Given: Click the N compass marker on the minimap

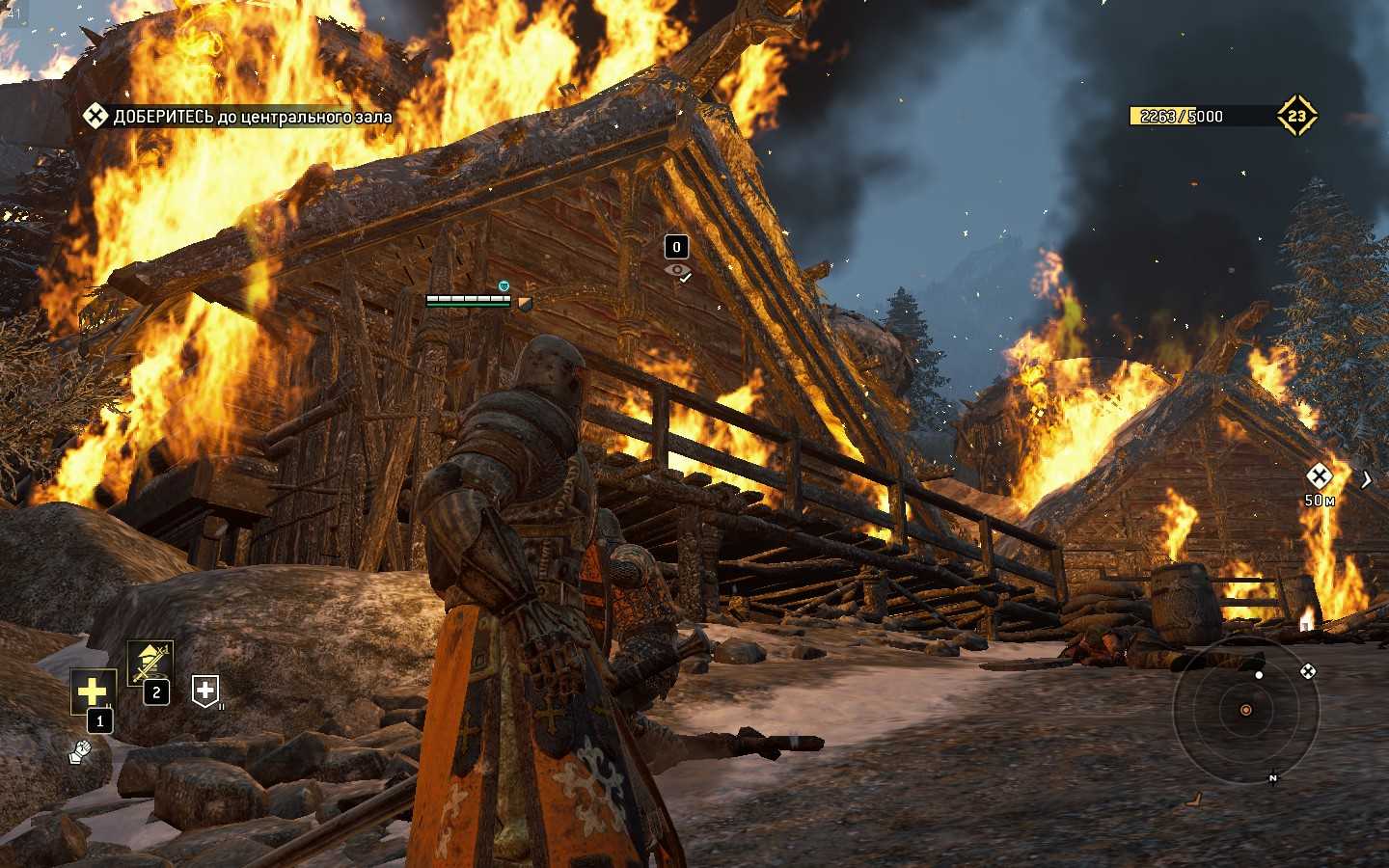Looking at the screenshot, I should click(1273, 778).
